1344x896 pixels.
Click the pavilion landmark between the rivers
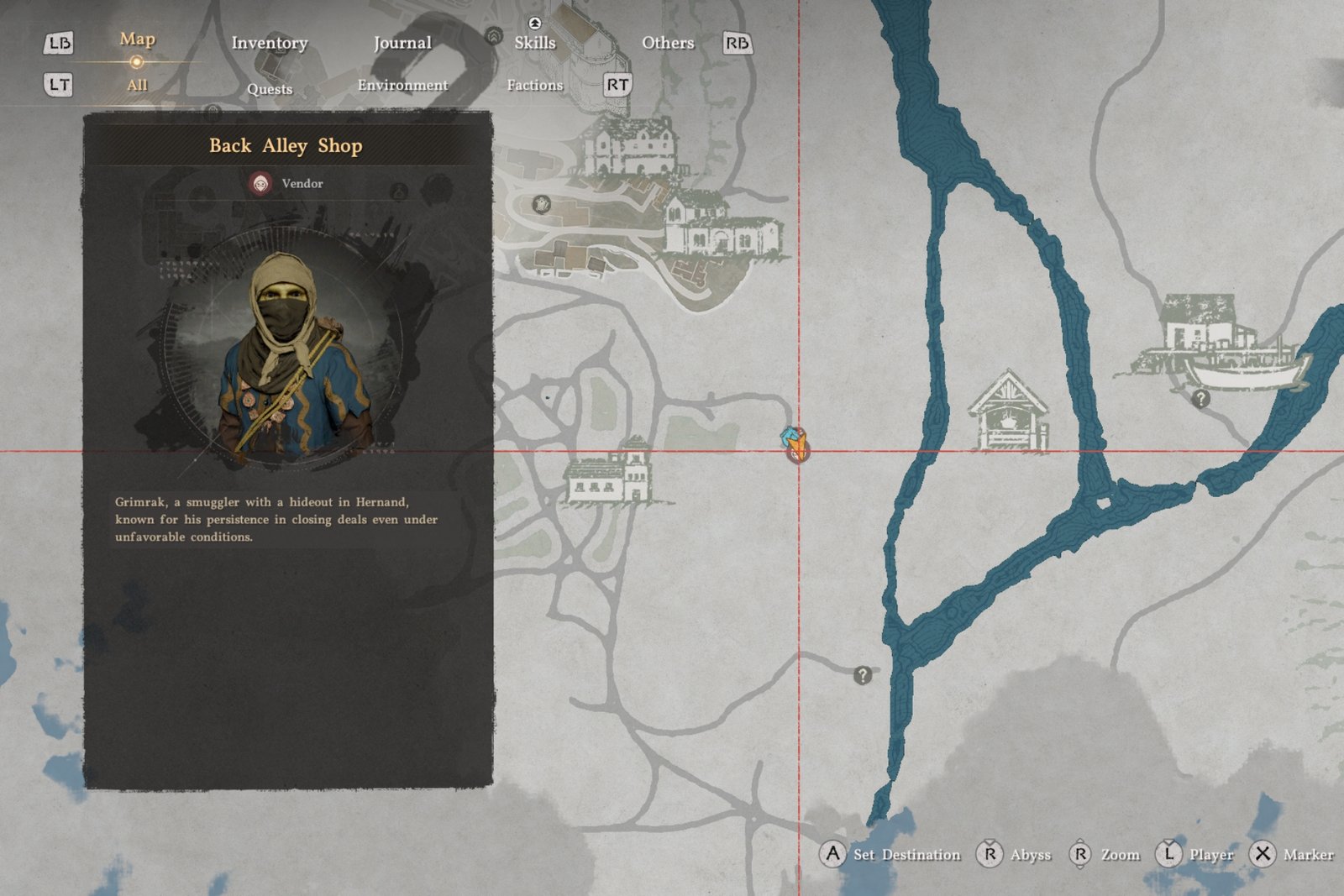coord(1008,411)
